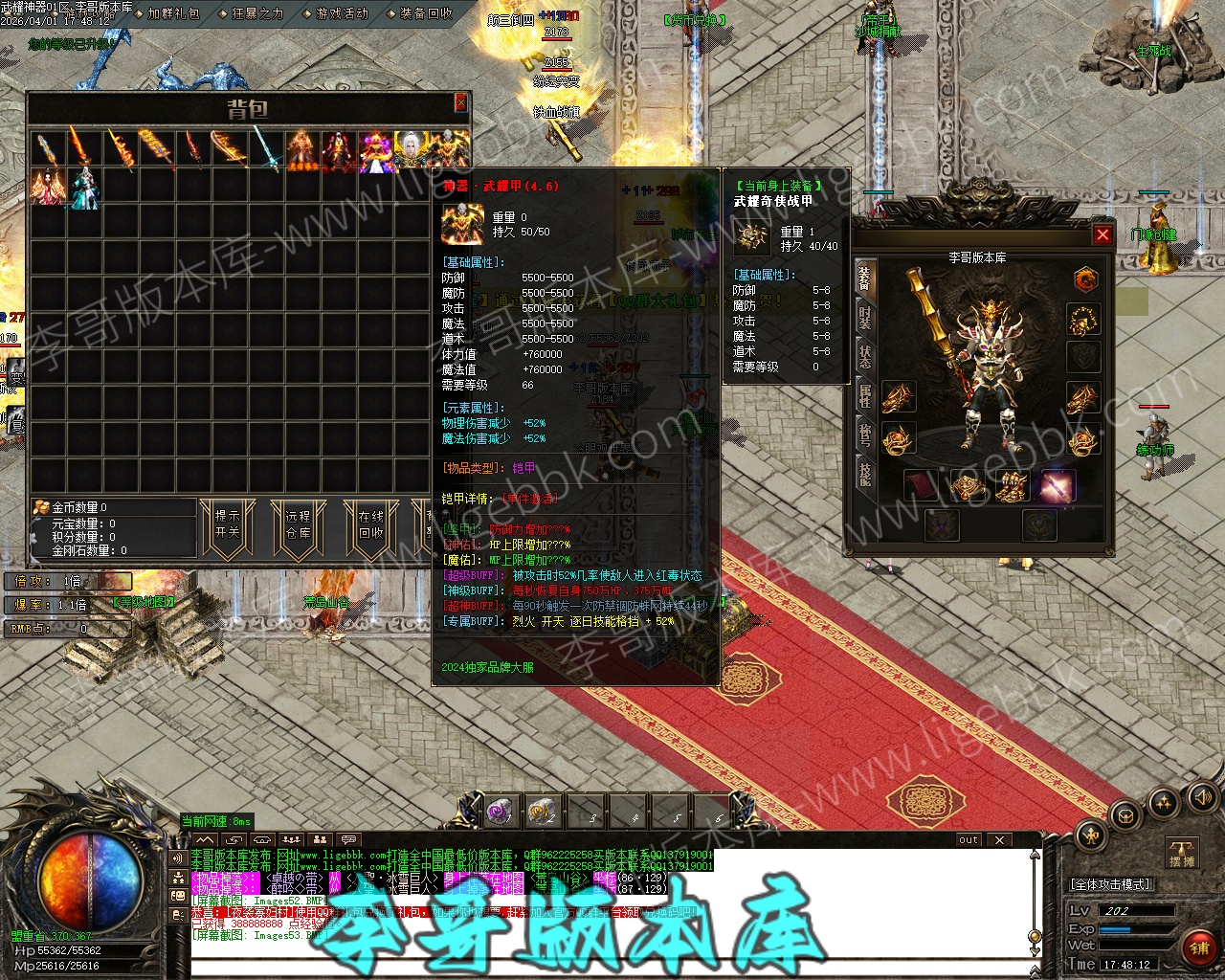Switch to the 状态 status tab

tap(864, 357)
